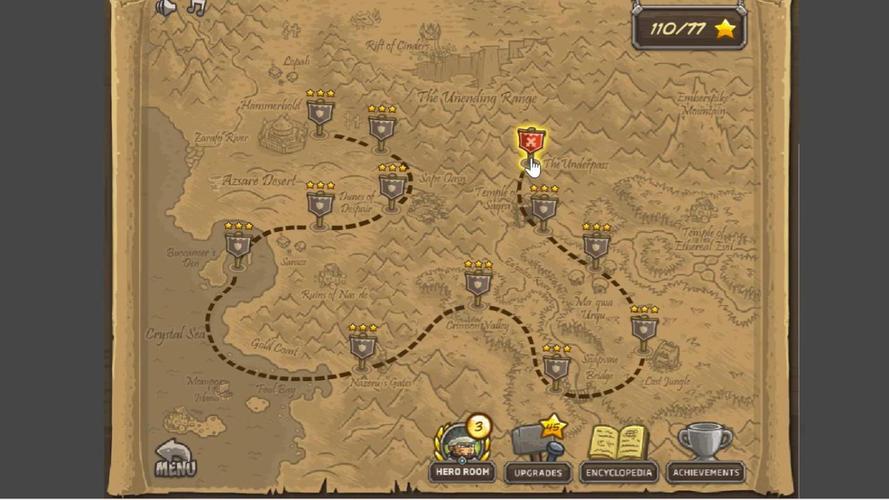Select the Dunes of Despair level flag

click(320, 208)
